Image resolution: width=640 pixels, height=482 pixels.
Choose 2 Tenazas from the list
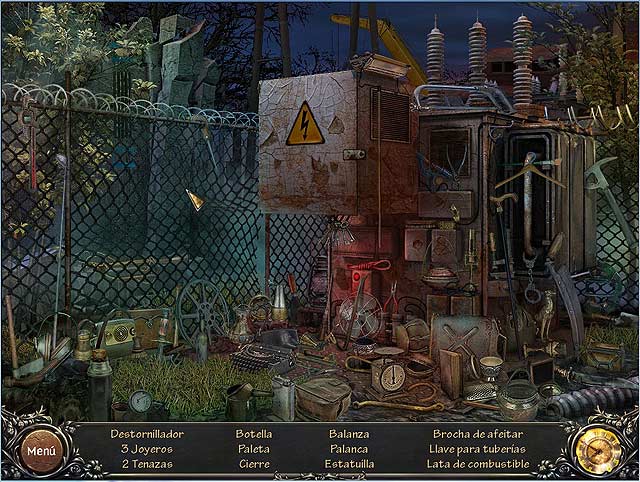click(147, 464)
